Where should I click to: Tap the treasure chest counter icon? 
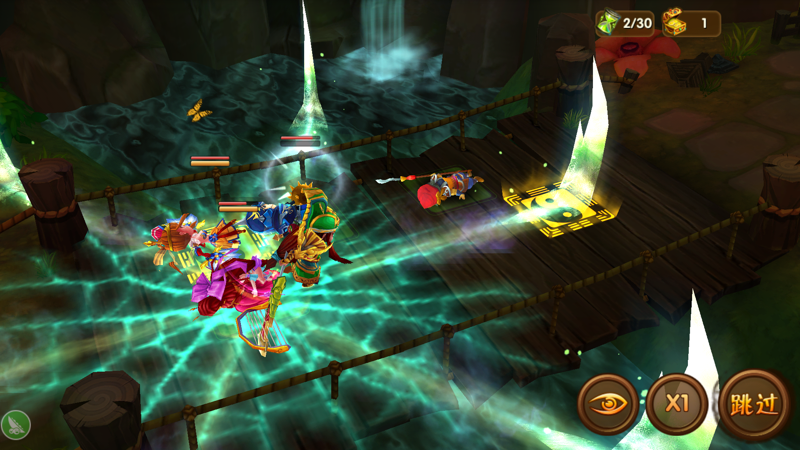[x=674, y=23]
